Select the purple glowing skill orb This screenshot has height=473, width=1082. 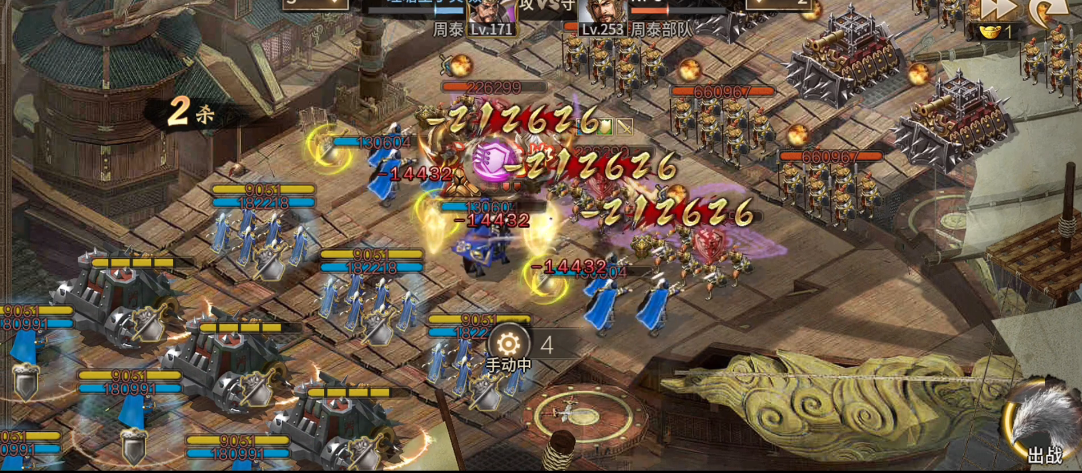(492, 160)
